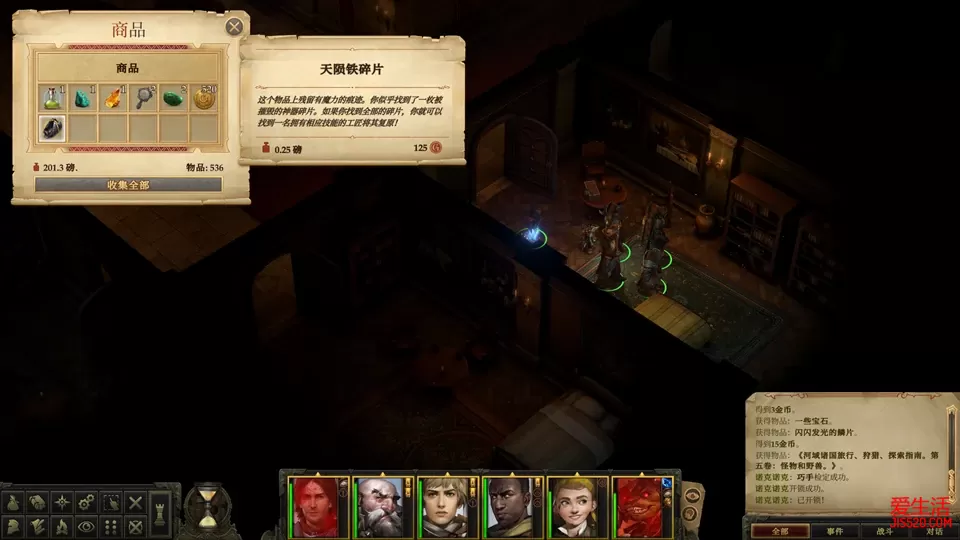The width and height of the screenshot is (960, 540).
Task: Select the blonde short-haired woman portrait
Action: pos(442,505)
